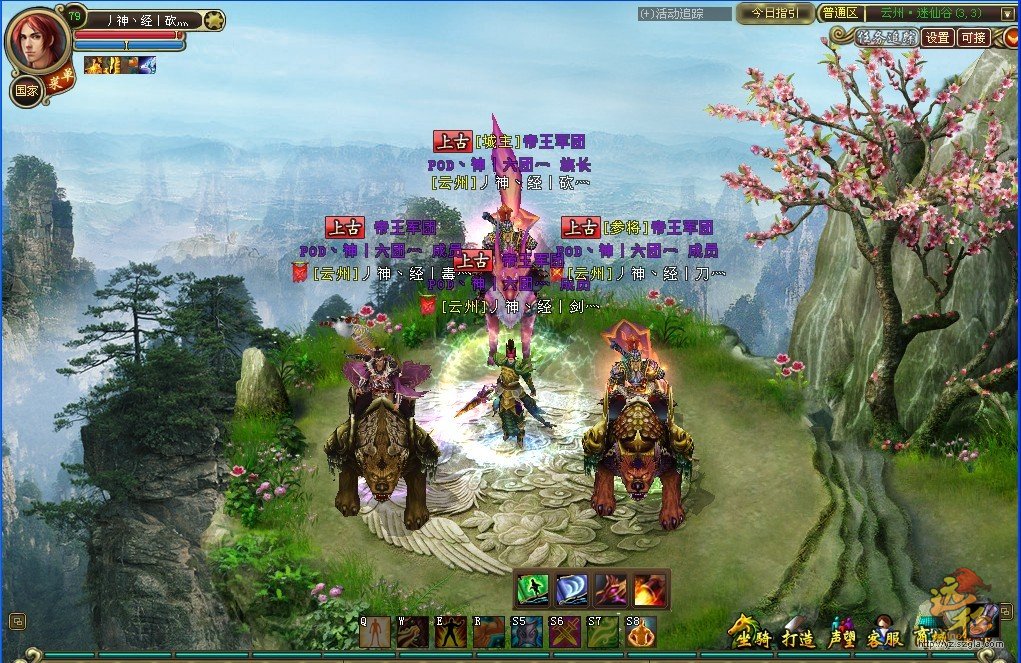Click the 国家 nation button
The height and width of the screenshot is (663, 1021).
[26, 89]
